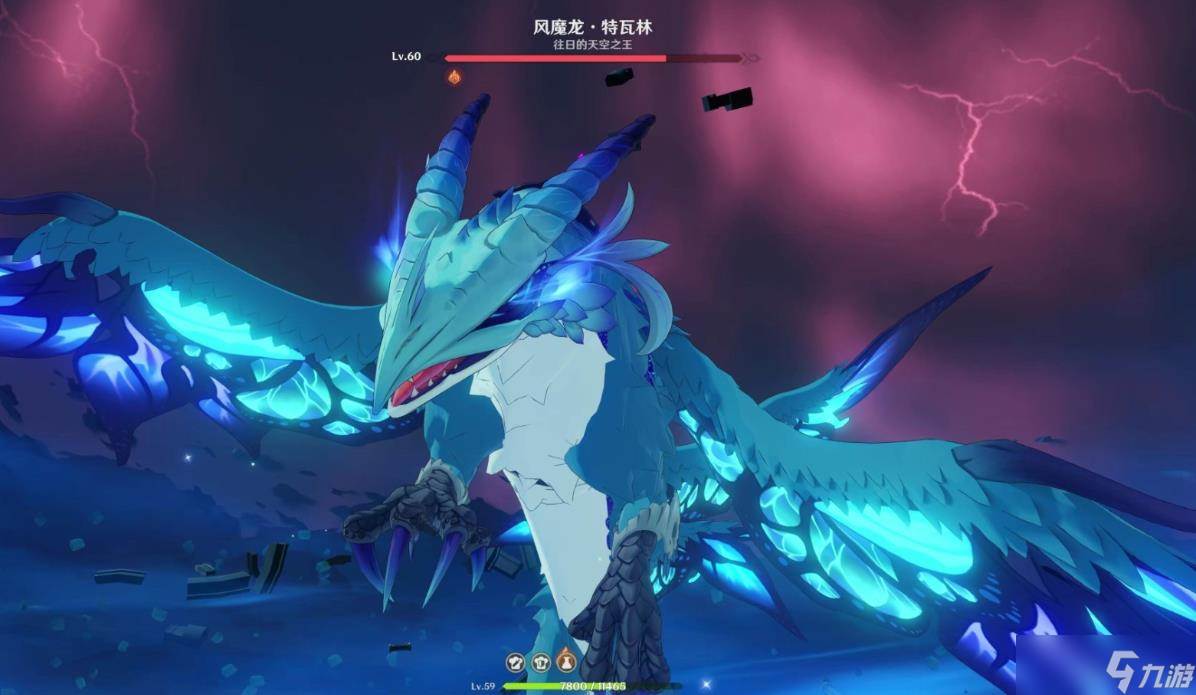Select the chef hat attack food buff icon
Viewport: 1196px width, 695px height.
coord(516,661)
